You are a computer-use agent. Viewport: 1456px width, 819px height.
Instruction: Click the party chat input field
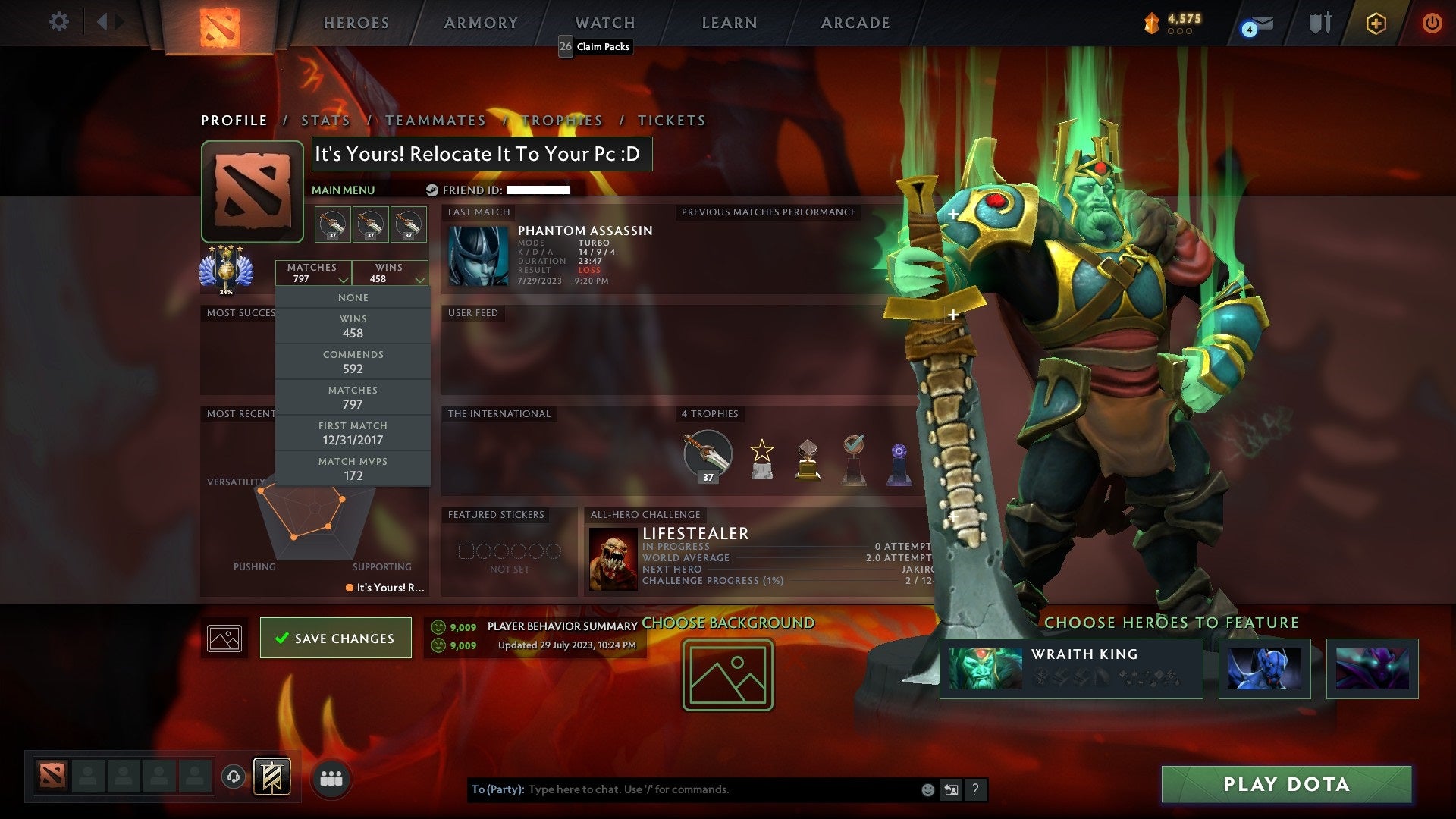[682, 789]
